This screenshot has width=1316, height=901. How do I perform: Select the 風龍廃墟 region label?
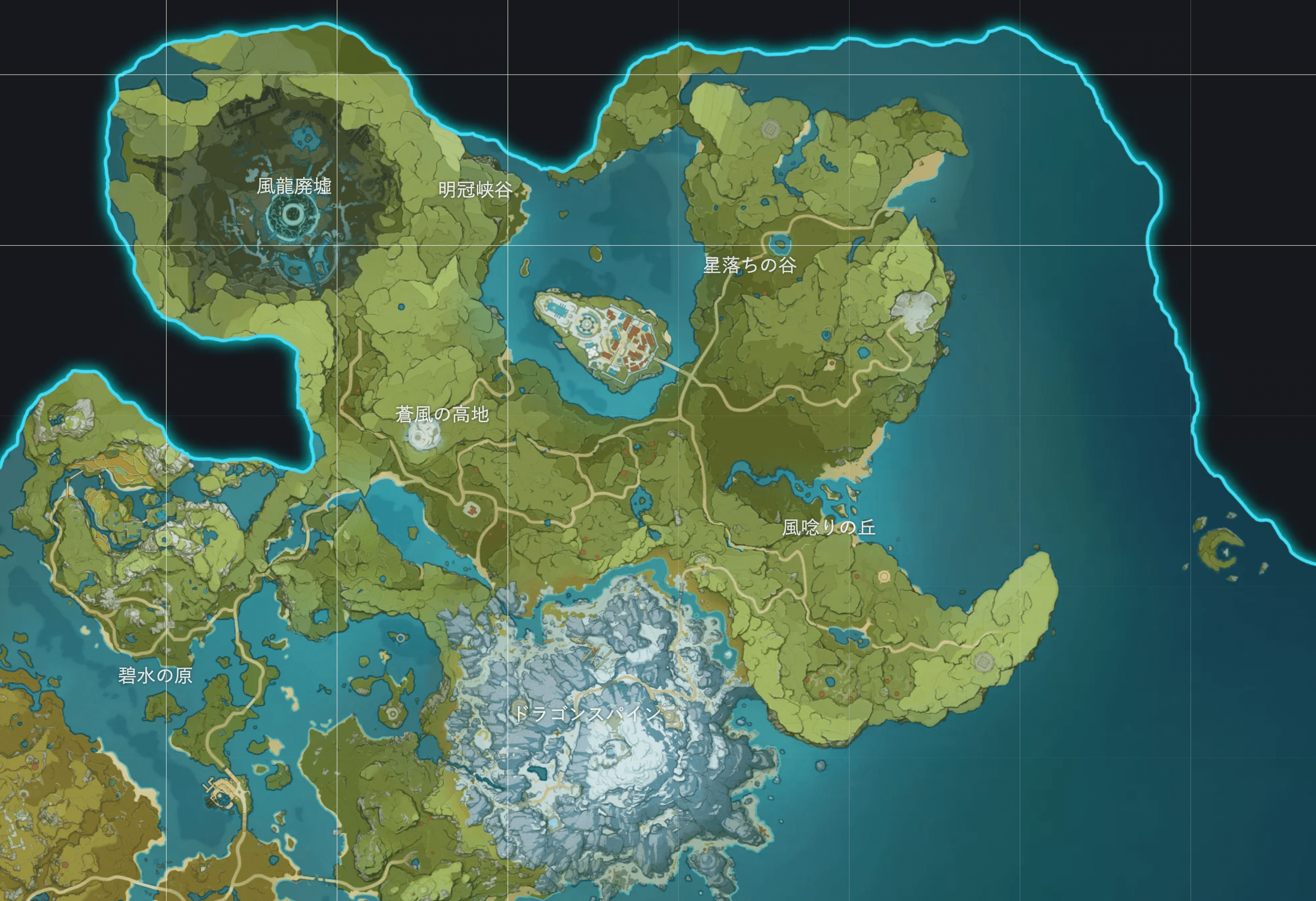[294, 186]
